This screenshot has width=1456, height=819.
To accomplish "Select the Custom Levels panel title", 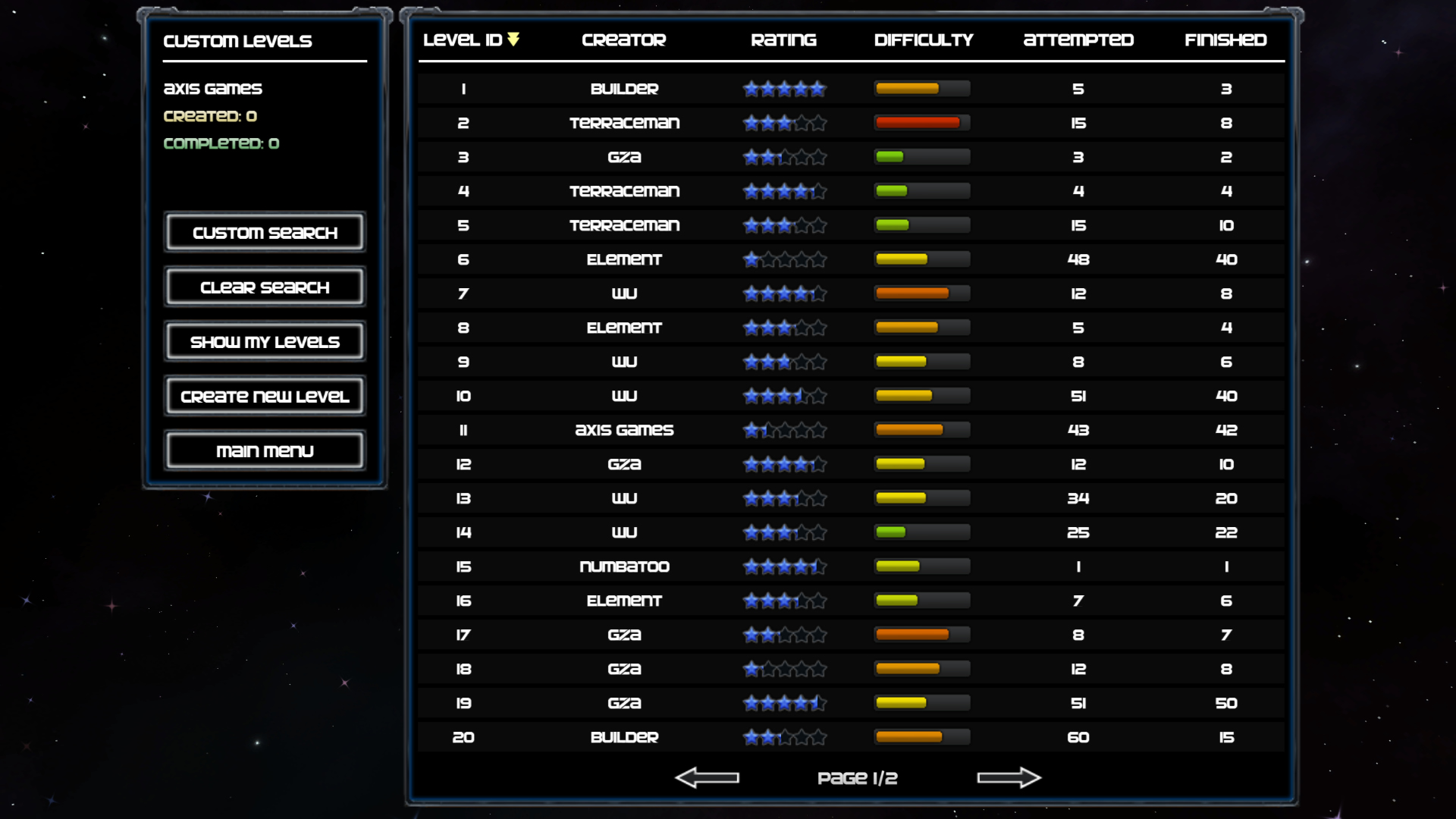I will (237, 42).
